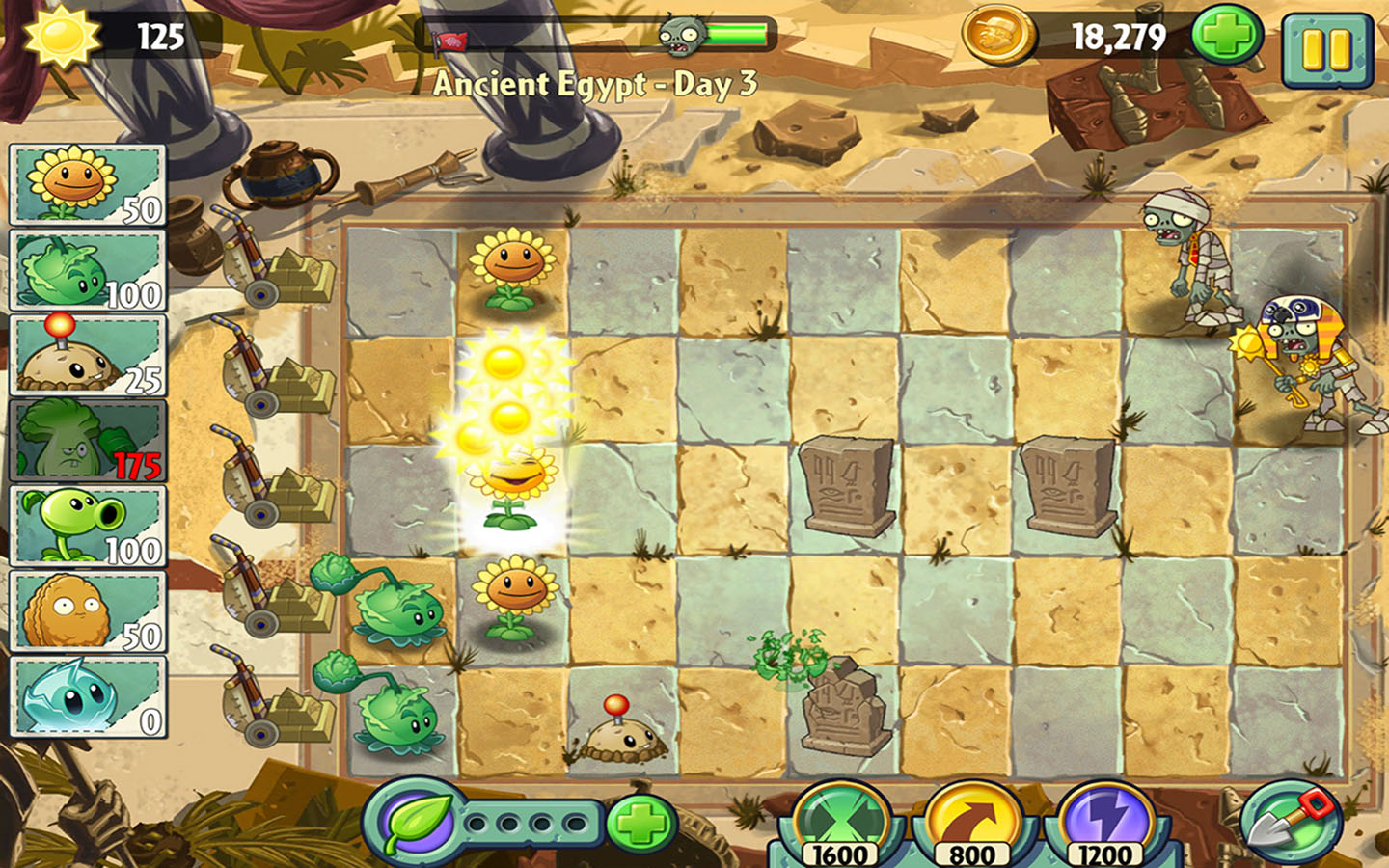Select the Wall-nut seed packet
Image resolution: width=1389 pixels, height=868 pixels.
[x=87, y=610]
